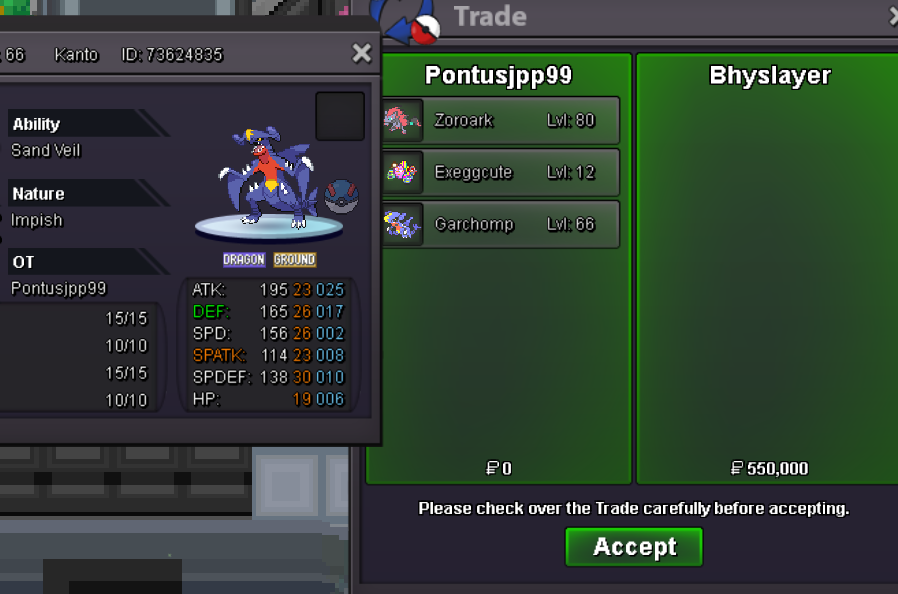Select Zoroark in the trade list

point(500,121)
